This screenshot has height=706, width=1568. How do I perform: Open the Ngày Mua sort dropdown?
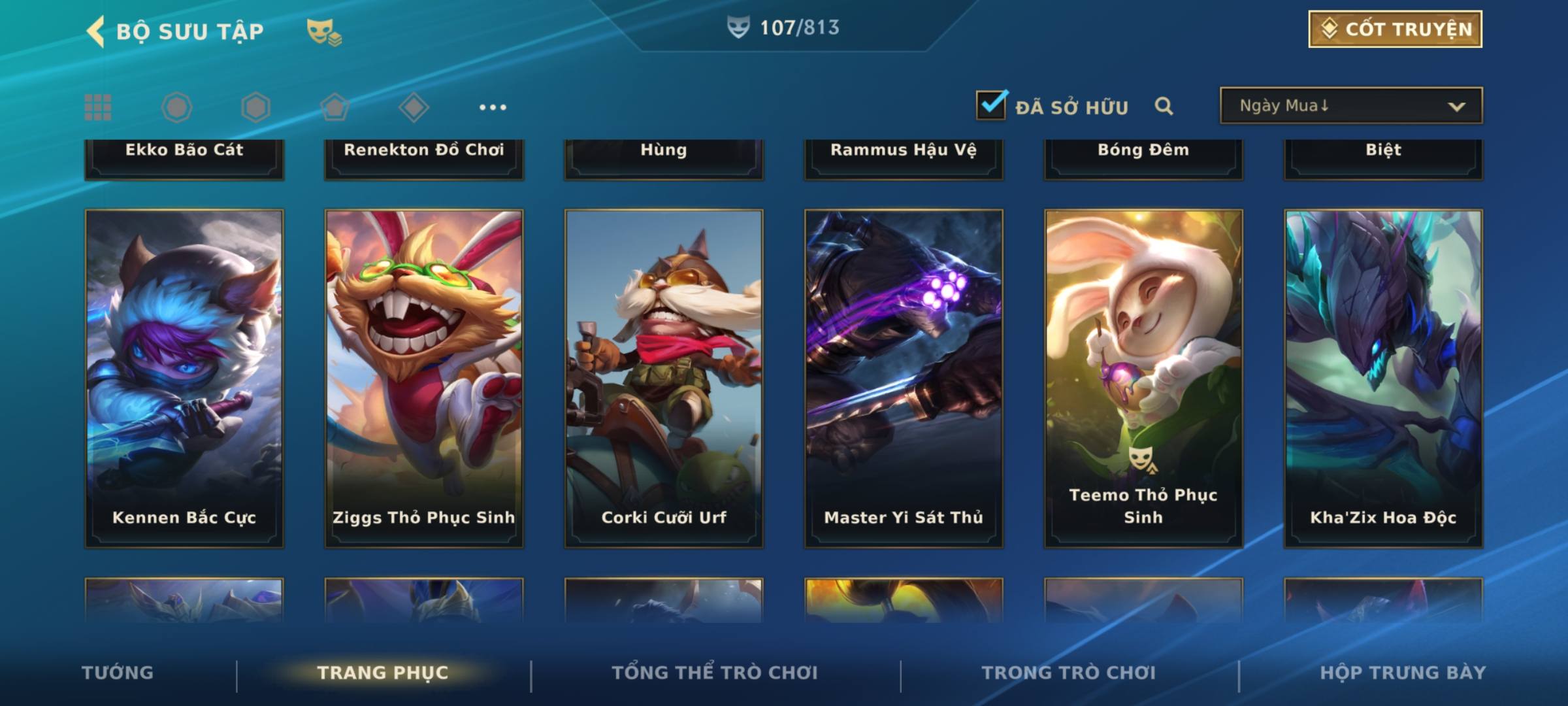click(x=1350, y=106)
